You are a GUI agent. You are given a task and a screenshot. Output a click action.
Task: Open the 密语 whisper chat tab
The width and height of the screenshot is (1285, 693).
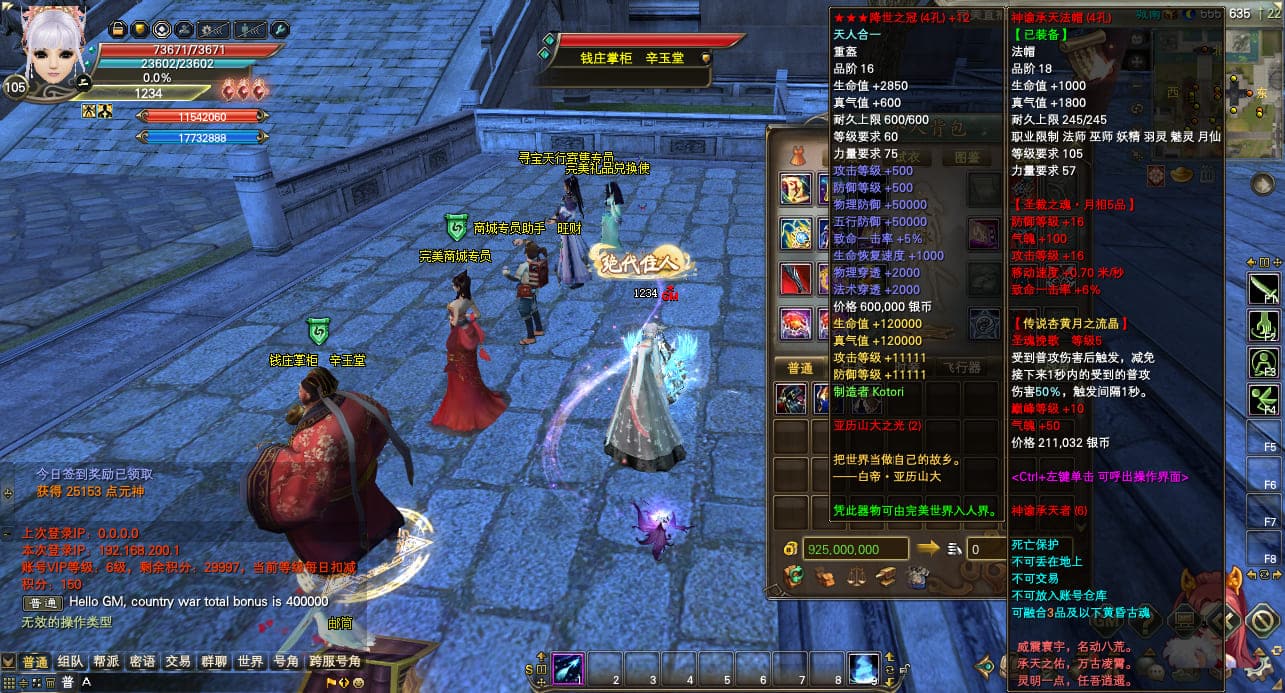[143, 662]
